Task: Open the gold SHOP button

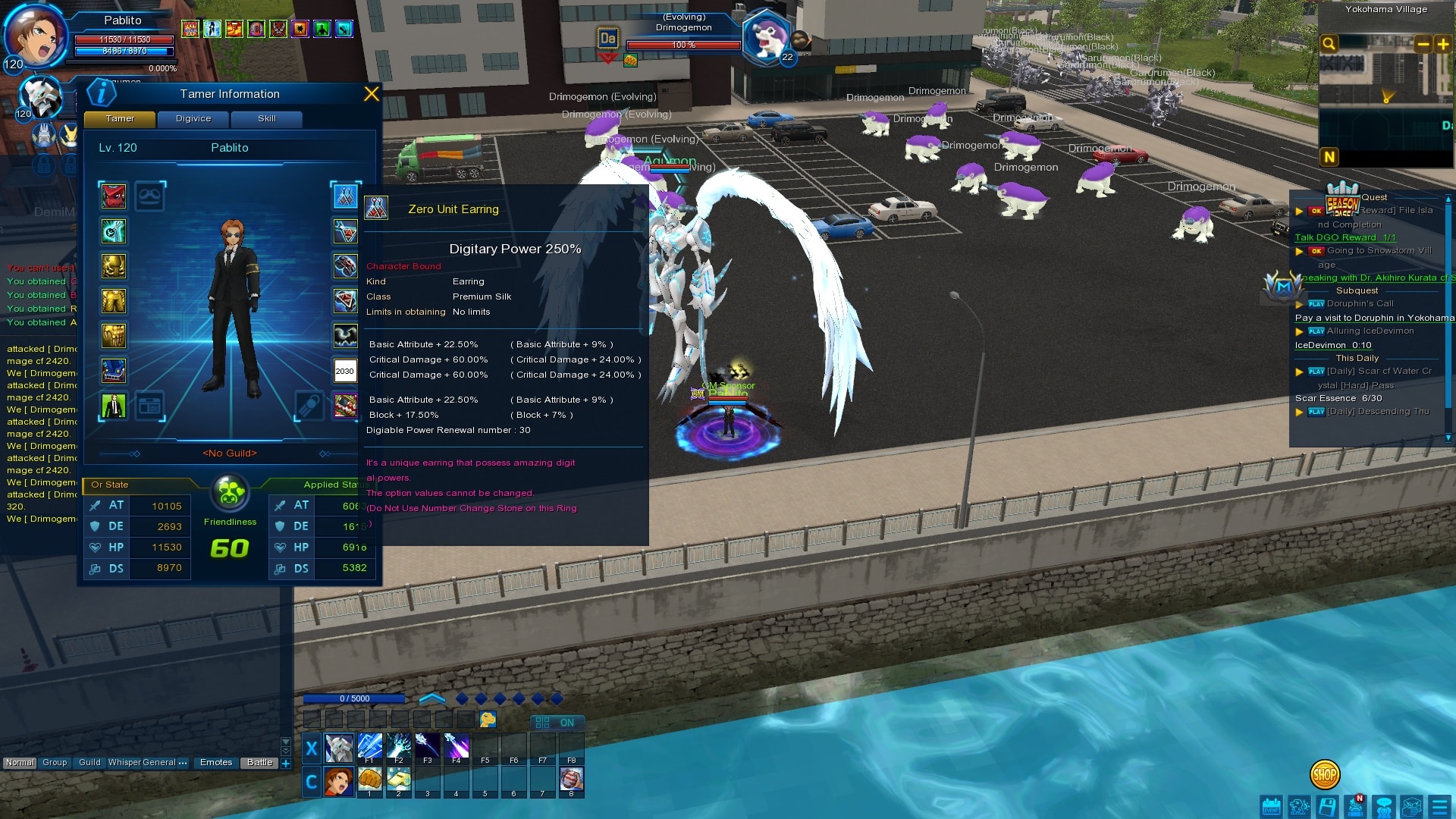Action: point(1324,774)
